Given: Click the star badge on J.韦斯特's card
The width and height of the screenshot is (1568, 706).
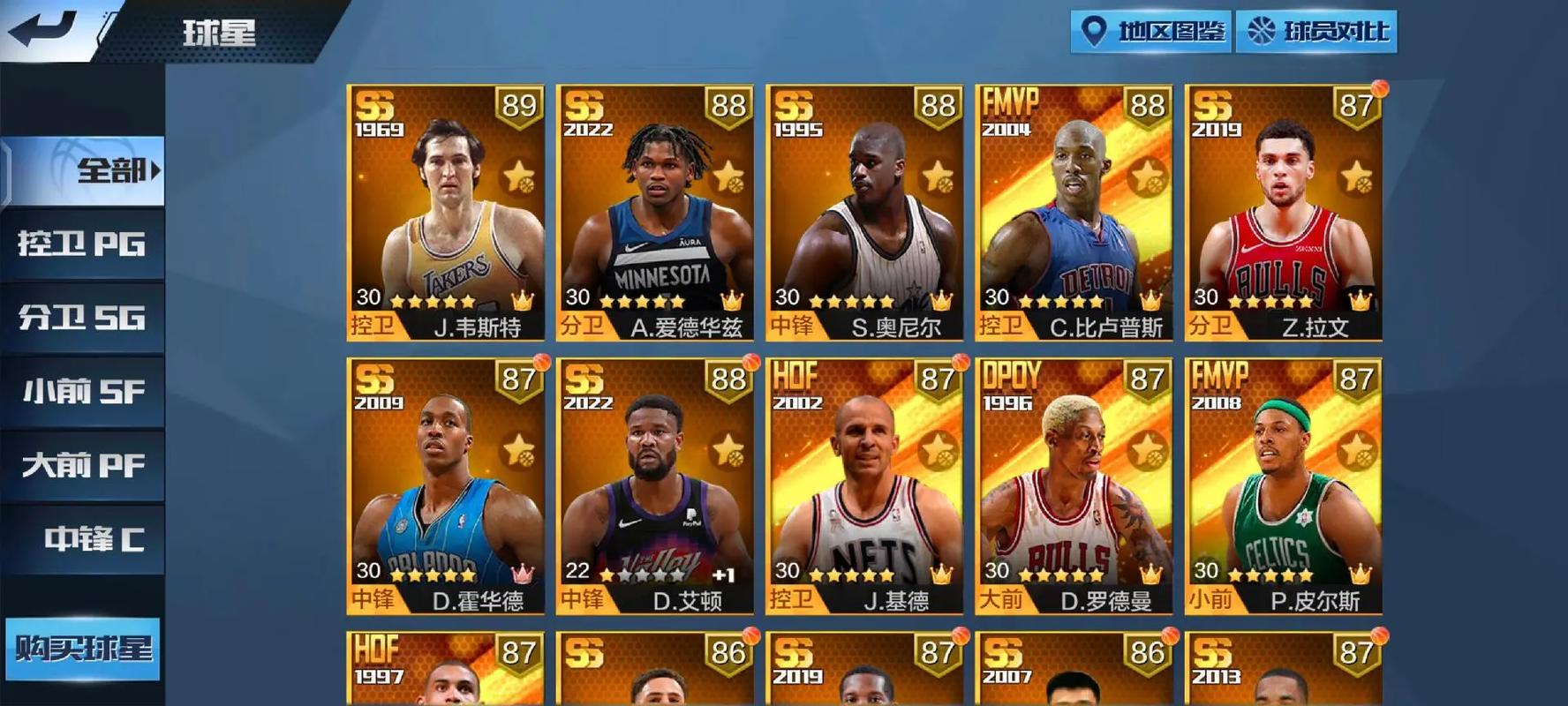Looking at the screenshot, I should pos(519,176).
